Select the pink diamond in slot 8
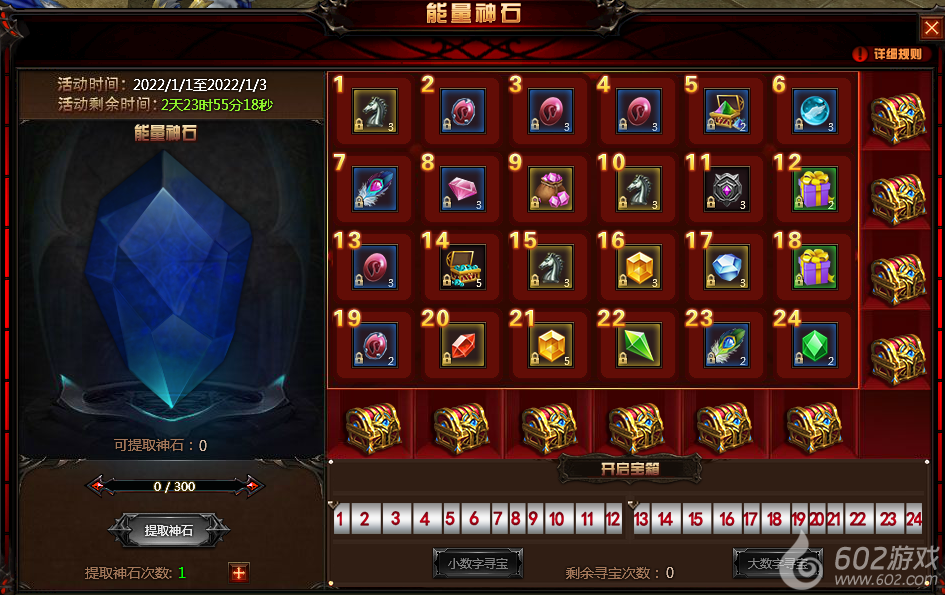Viewport: 945px width, 595px height. point(463,188)
